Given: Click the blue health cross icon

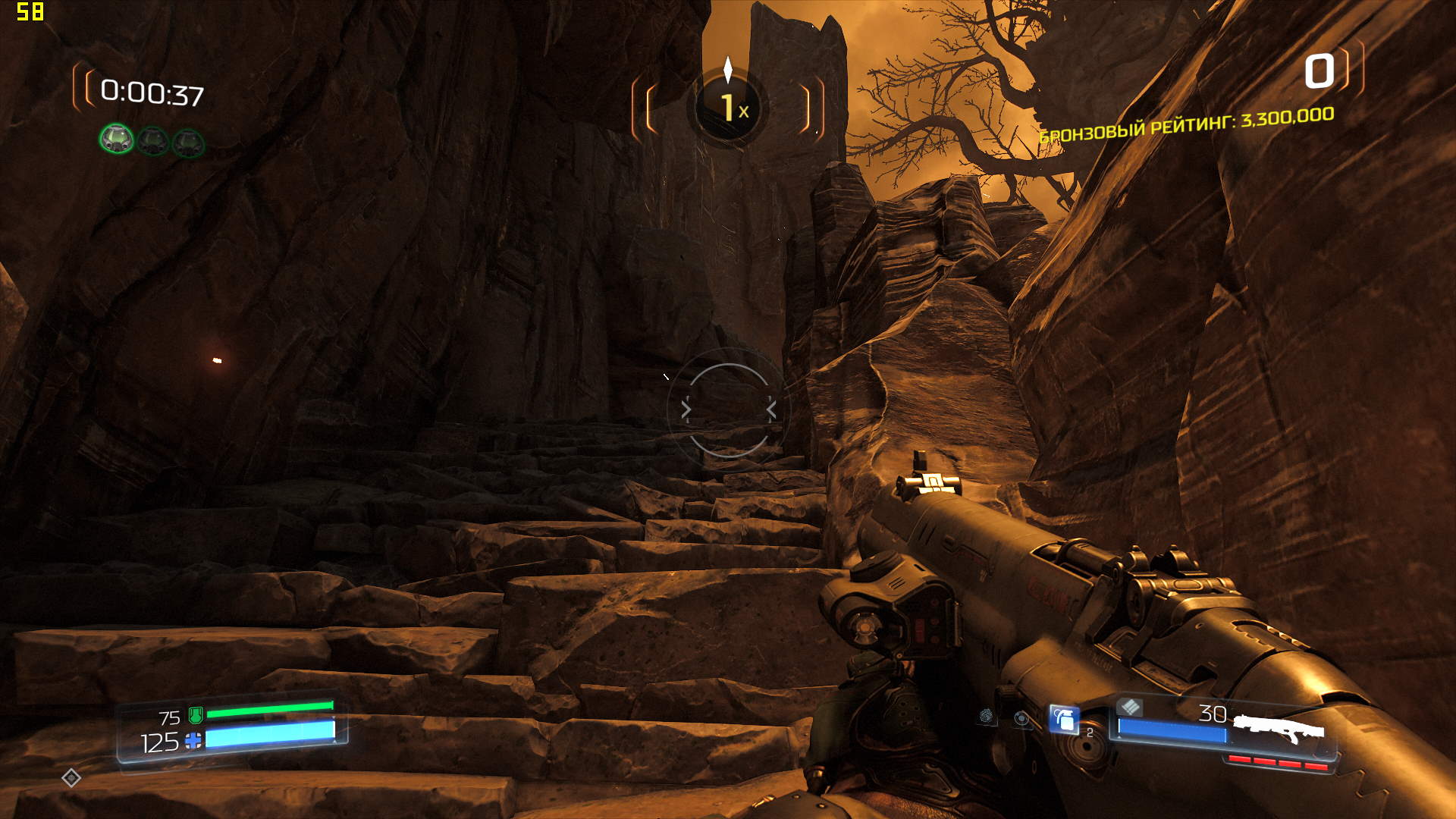Looking at the screenshot, I should (194, 740).
